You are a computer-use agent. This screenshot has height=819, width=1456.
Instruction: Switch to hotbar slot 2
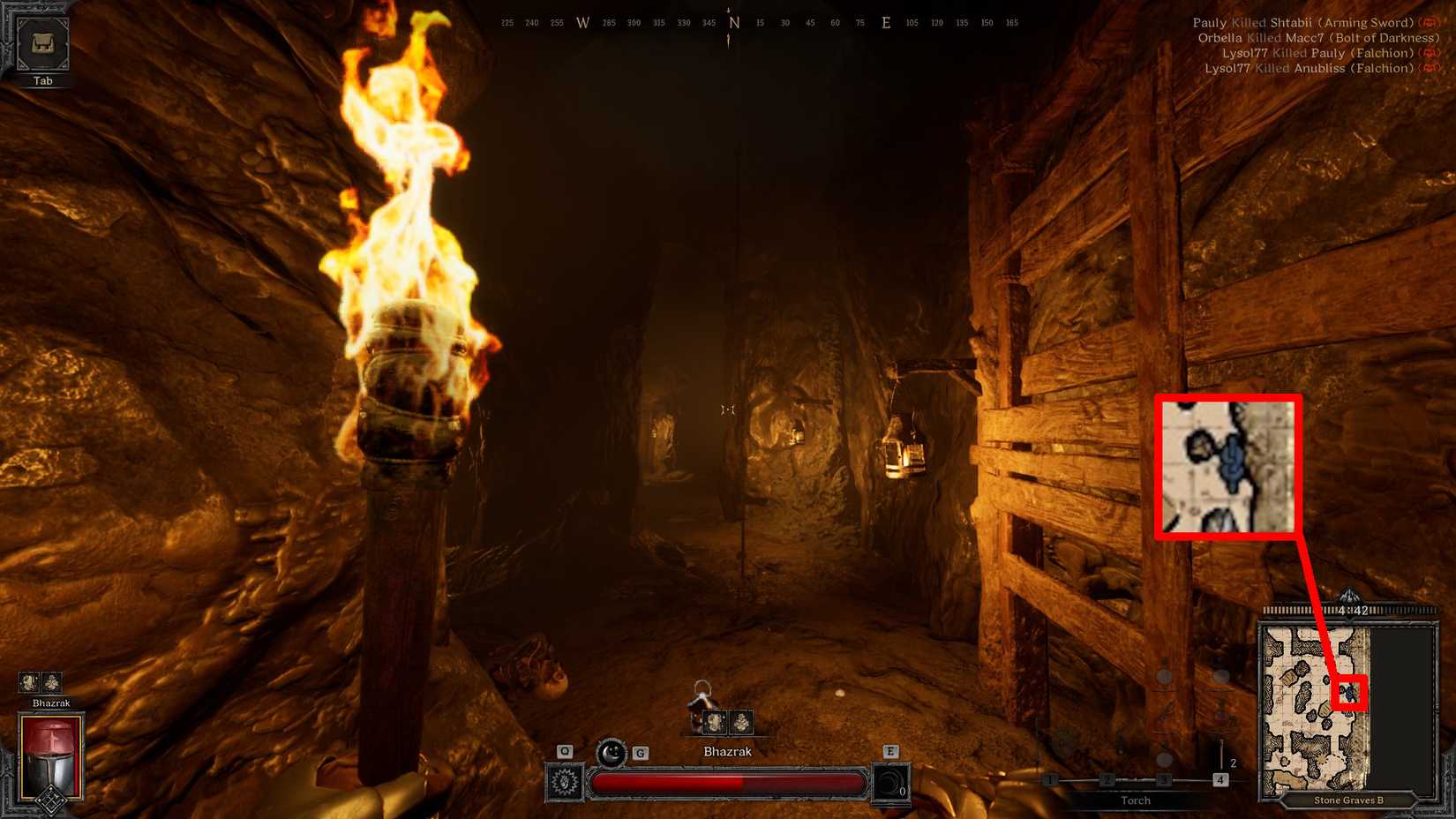[1107, 780]
